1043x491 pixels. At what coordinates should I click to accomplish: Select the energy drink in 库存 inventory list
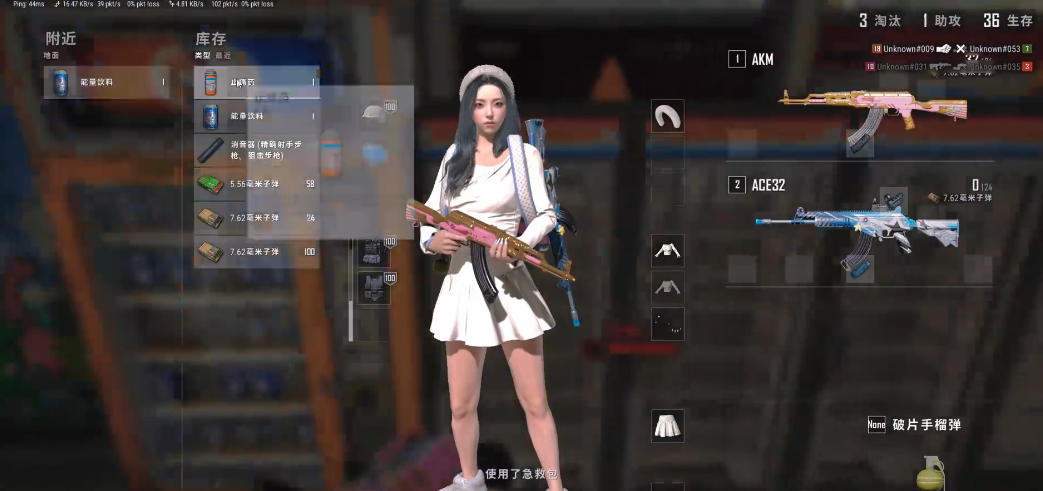[x=256, y=116]
